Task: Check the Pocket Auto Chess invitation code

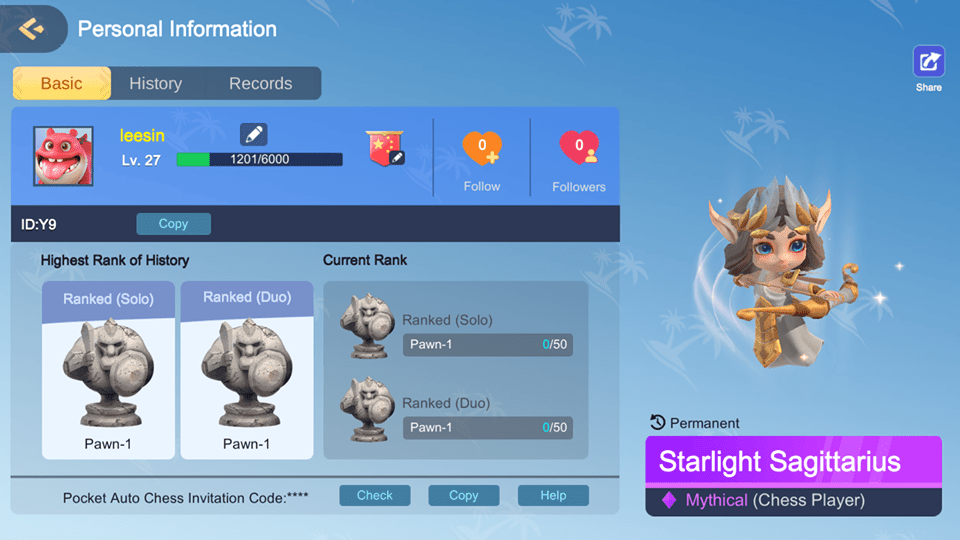Action: click(x=375, y=496)
